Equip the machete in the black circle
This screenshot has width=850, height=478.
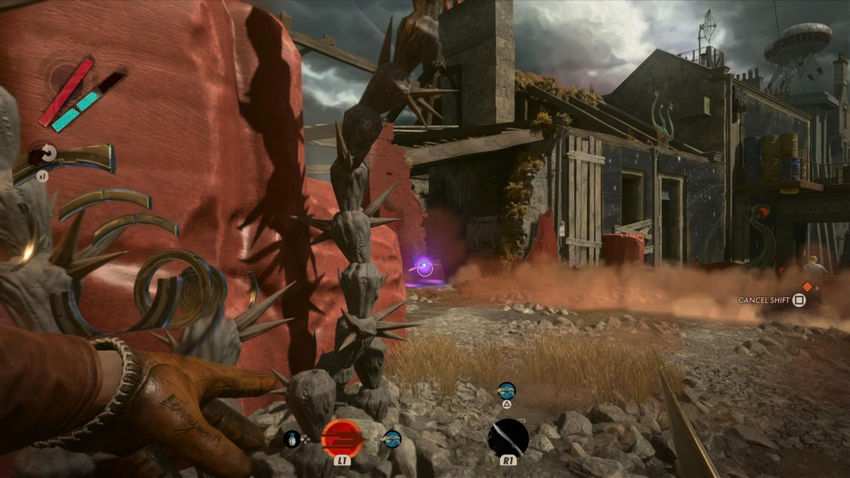[507, 437]
